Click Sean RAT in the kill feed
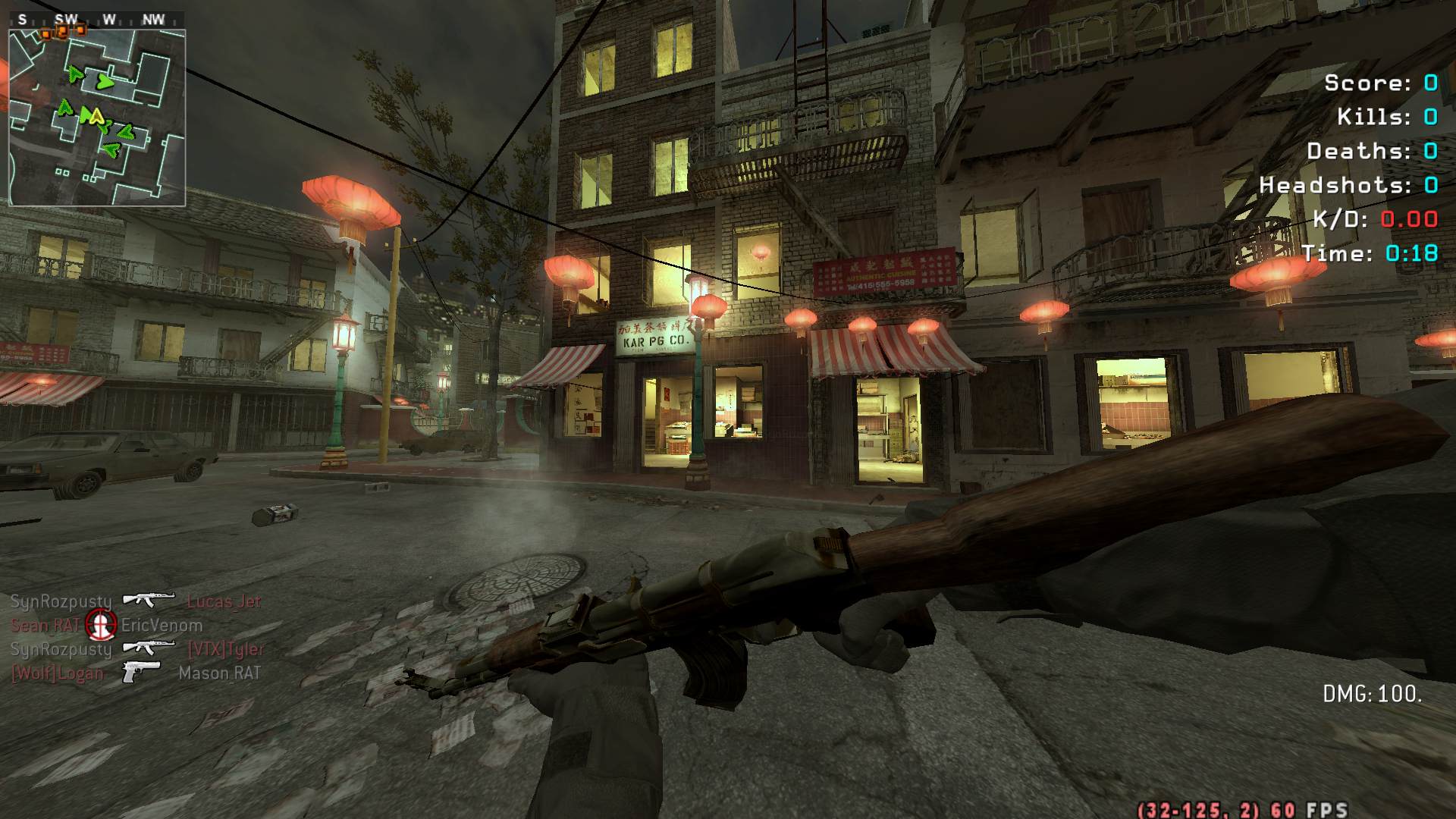 [x=45, y=626]
